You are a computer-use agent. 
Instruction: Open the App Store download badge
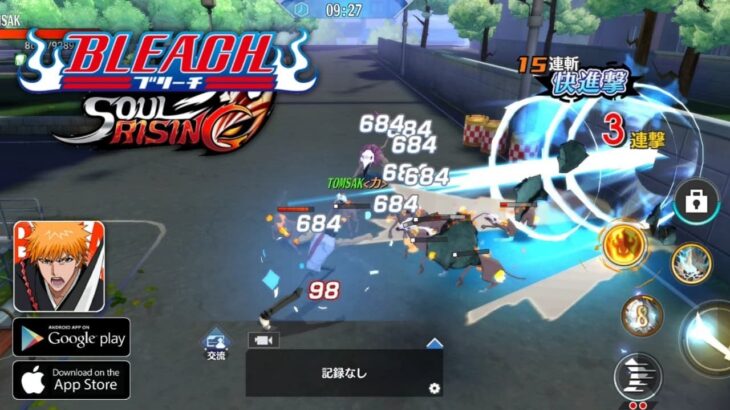point(71,380)
